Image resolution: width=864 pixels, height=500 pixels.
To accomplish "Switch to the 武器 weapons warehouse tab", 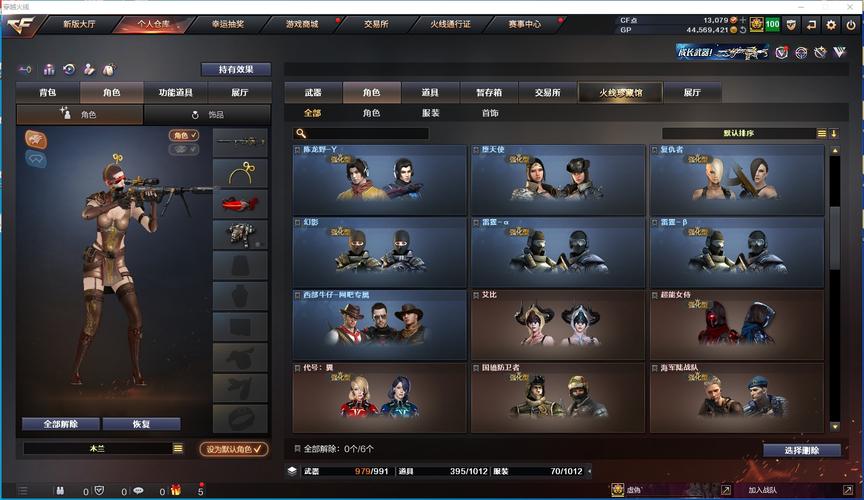I will click(x=313, y=92).
